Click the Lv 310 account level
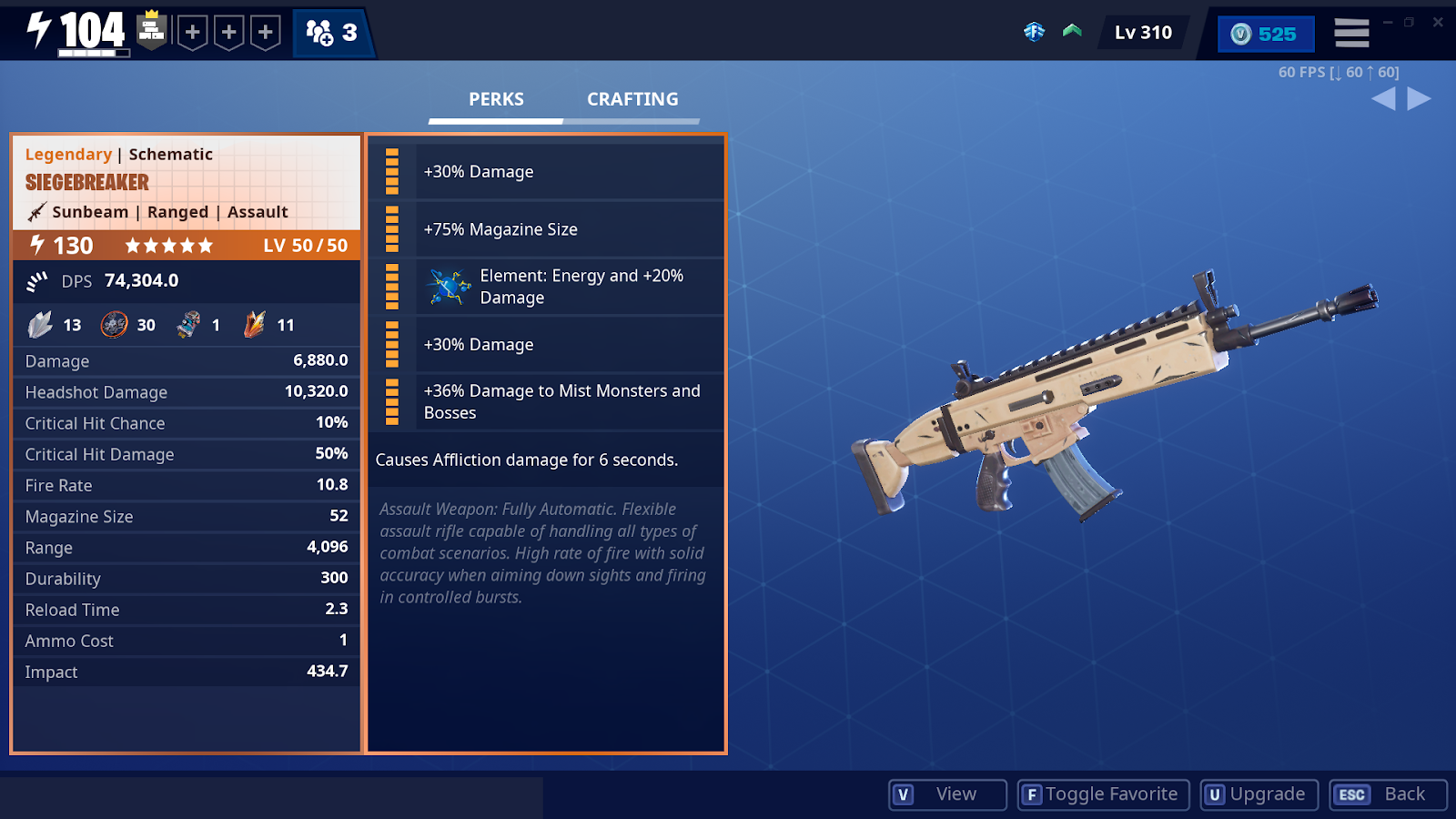Screen dimensions: 1456x819 [x=1143, y=33]
